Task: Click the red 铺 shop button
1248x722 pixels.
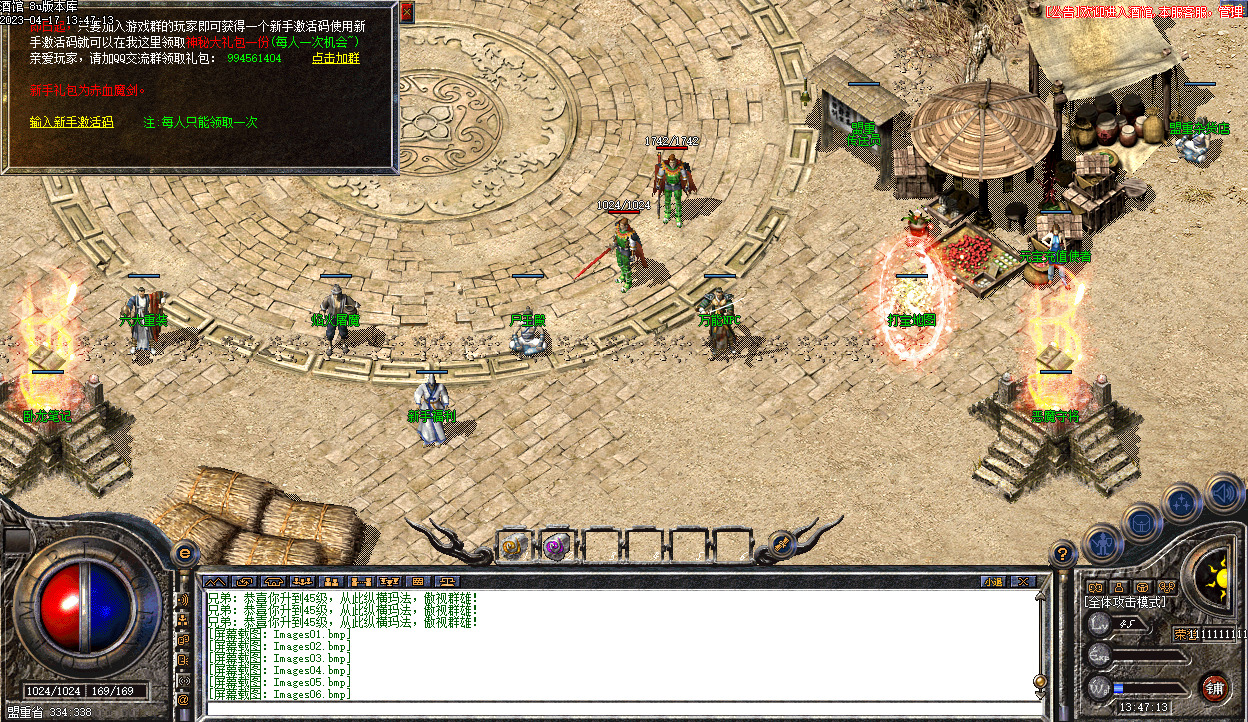Action: (x=1214, y=687)
